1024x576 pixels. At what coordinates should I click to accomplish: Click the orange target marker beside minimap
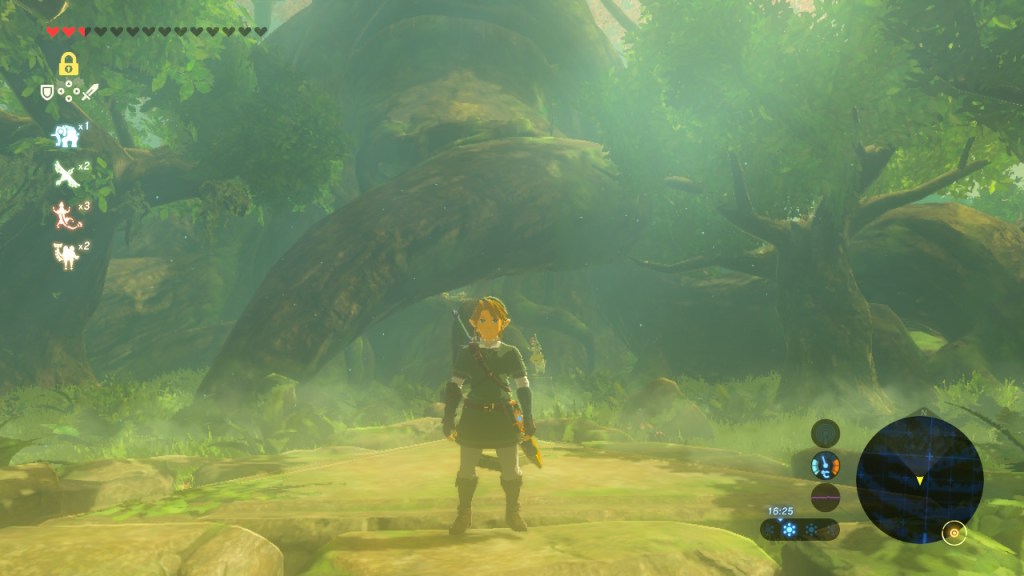tap(954, 533)
